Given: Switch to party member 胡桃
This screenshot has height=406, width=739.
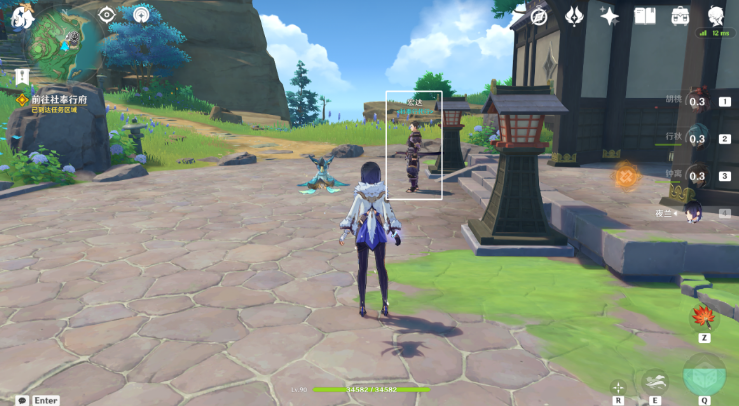Looking at the screenshot, I should coord(698,101).
